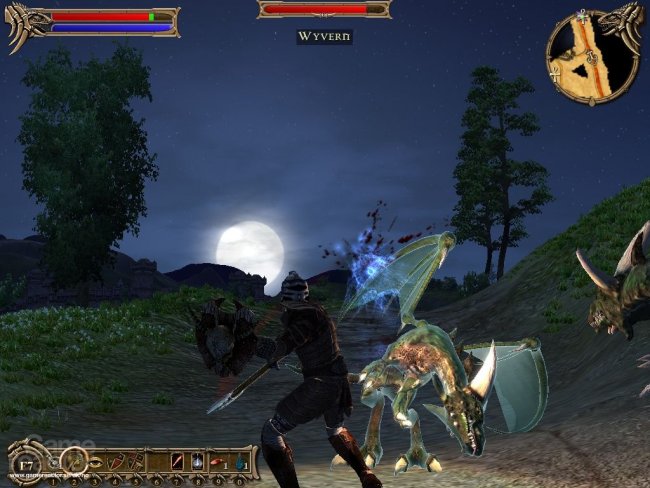650x488 pixels.
Task: Activate the red feather card in slot 7
Action: click(178, 462)
